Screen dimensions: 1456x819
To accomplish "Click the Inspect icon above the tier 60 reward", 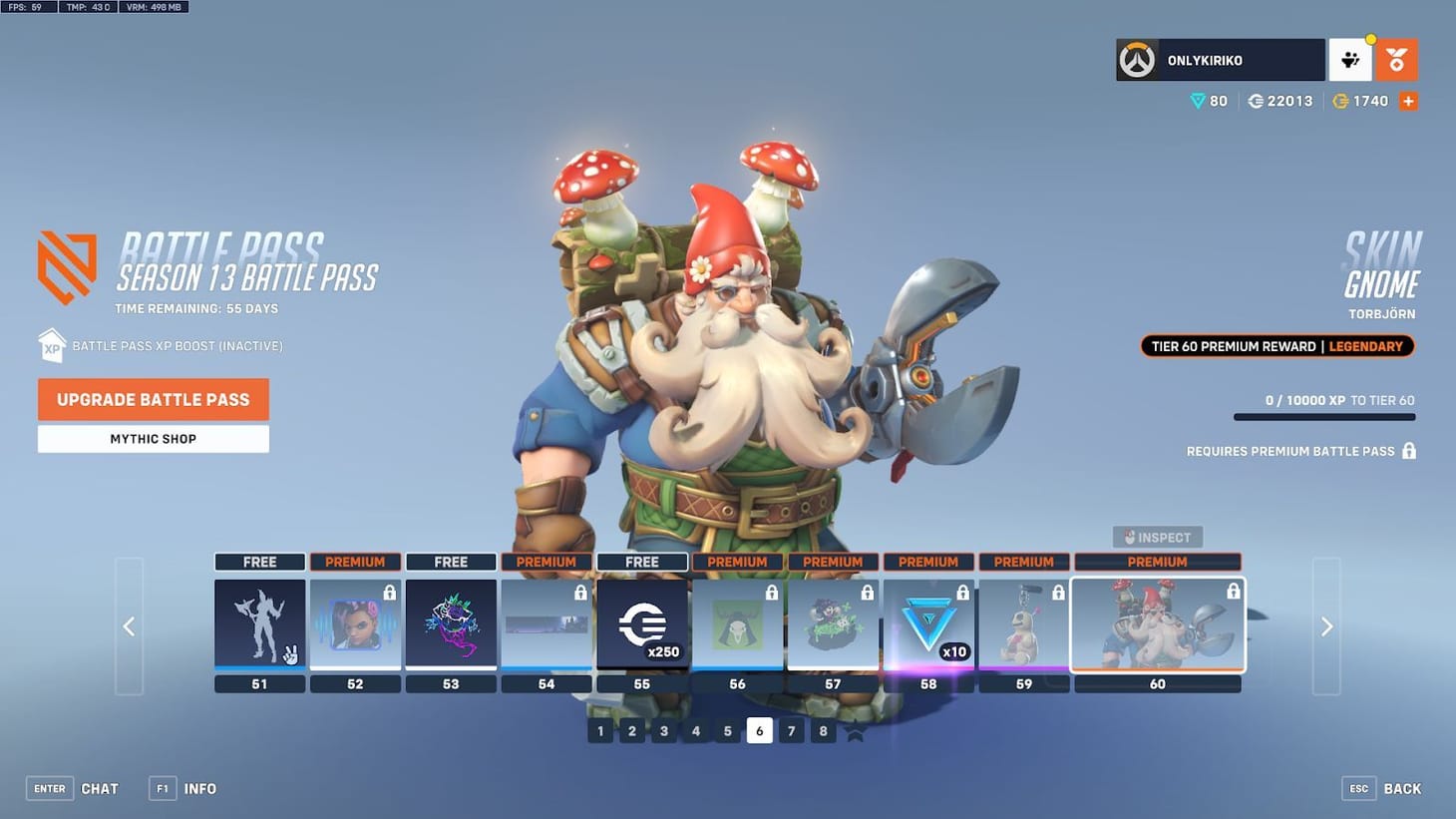I will tap(1157, 537).
